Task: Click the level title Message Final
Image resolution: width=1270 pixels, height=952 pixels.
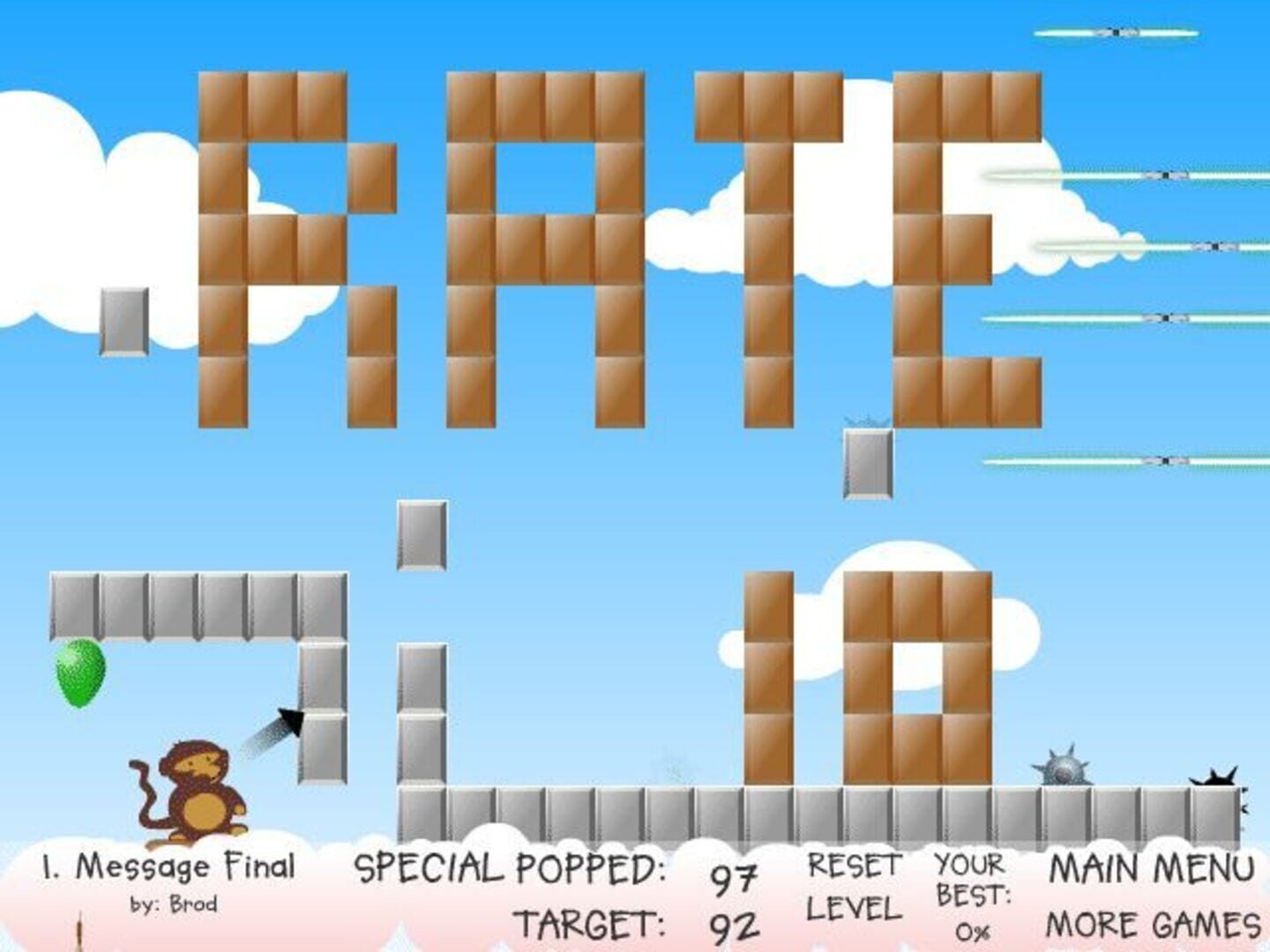Action: coord(168,866)
